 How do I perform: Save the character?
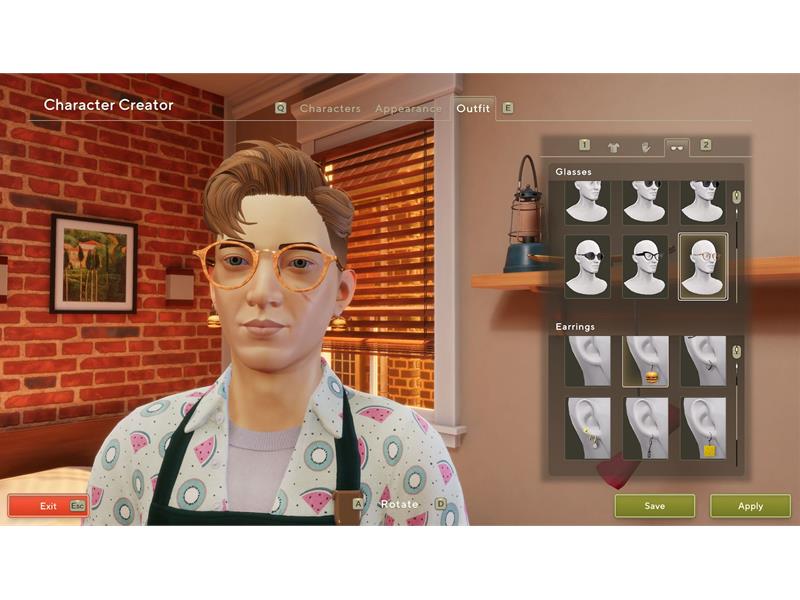click(x=654, y=506)
